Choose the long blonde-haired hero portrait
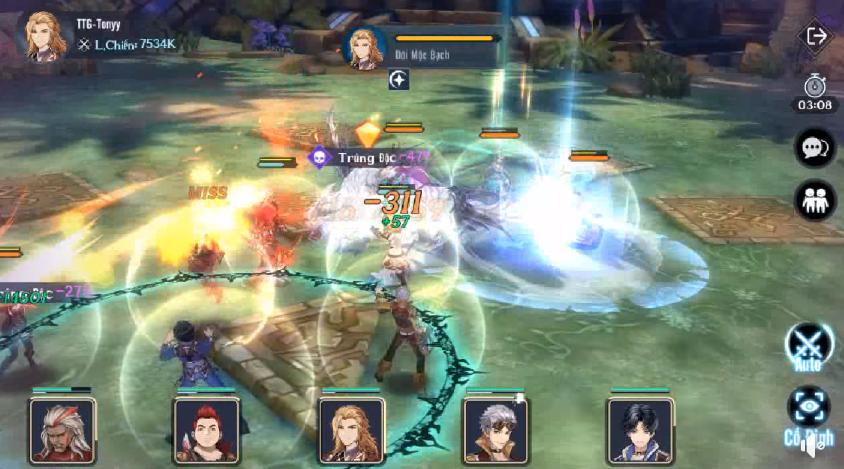844x469 pixels. 351,430
